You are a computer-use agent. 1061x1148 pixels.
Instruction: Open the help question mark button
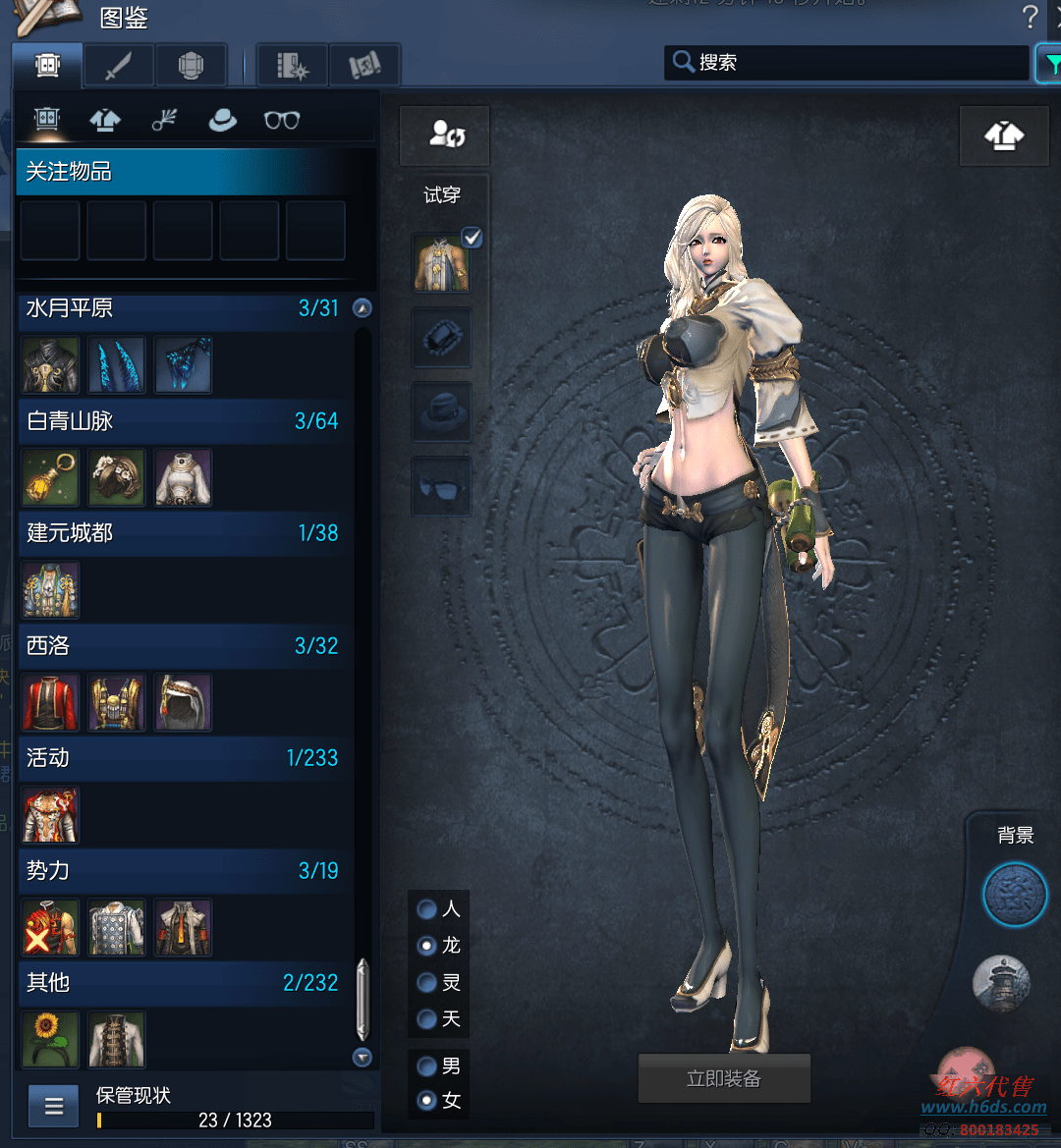pyautogui.click(x=1030, y=17)
